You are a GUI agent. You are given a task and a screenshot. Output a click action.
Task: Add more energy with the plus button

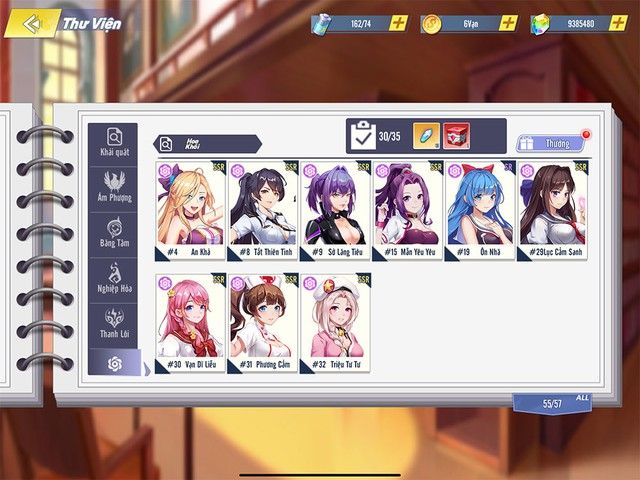(x=398, y=23)
